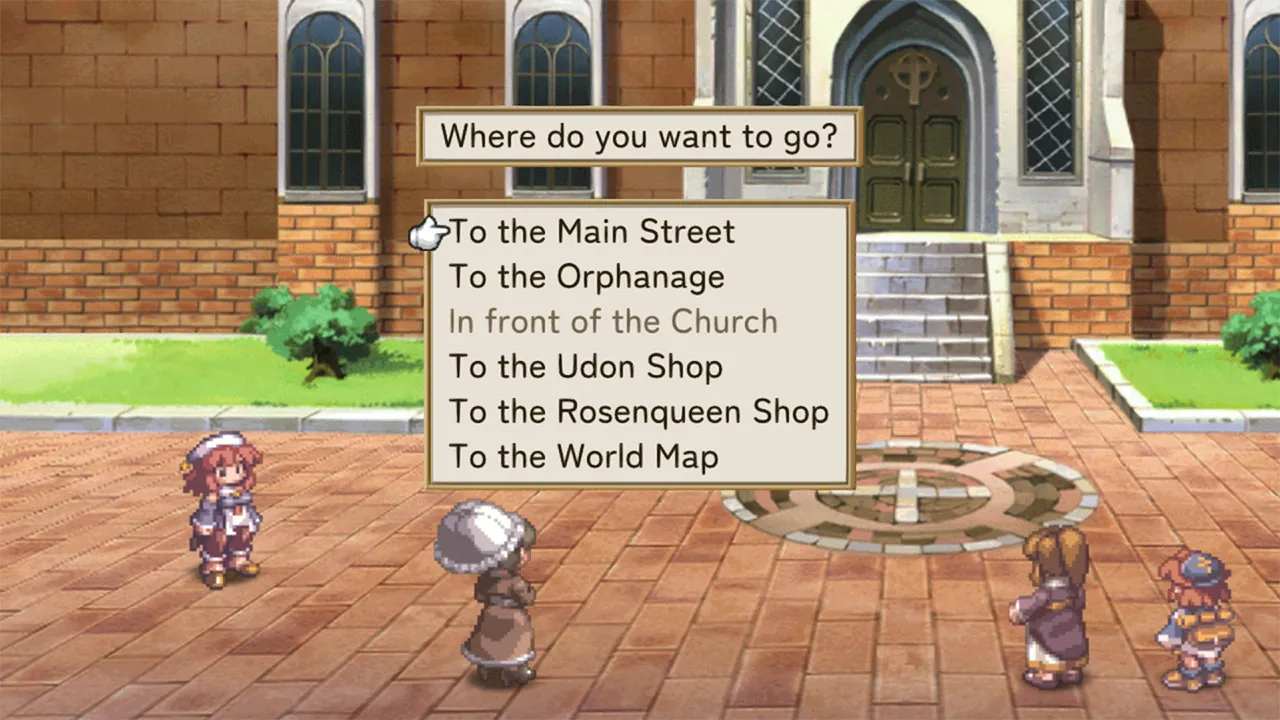
Task: Open To the Rosenqueen Shop option
Action: (640, 411)
